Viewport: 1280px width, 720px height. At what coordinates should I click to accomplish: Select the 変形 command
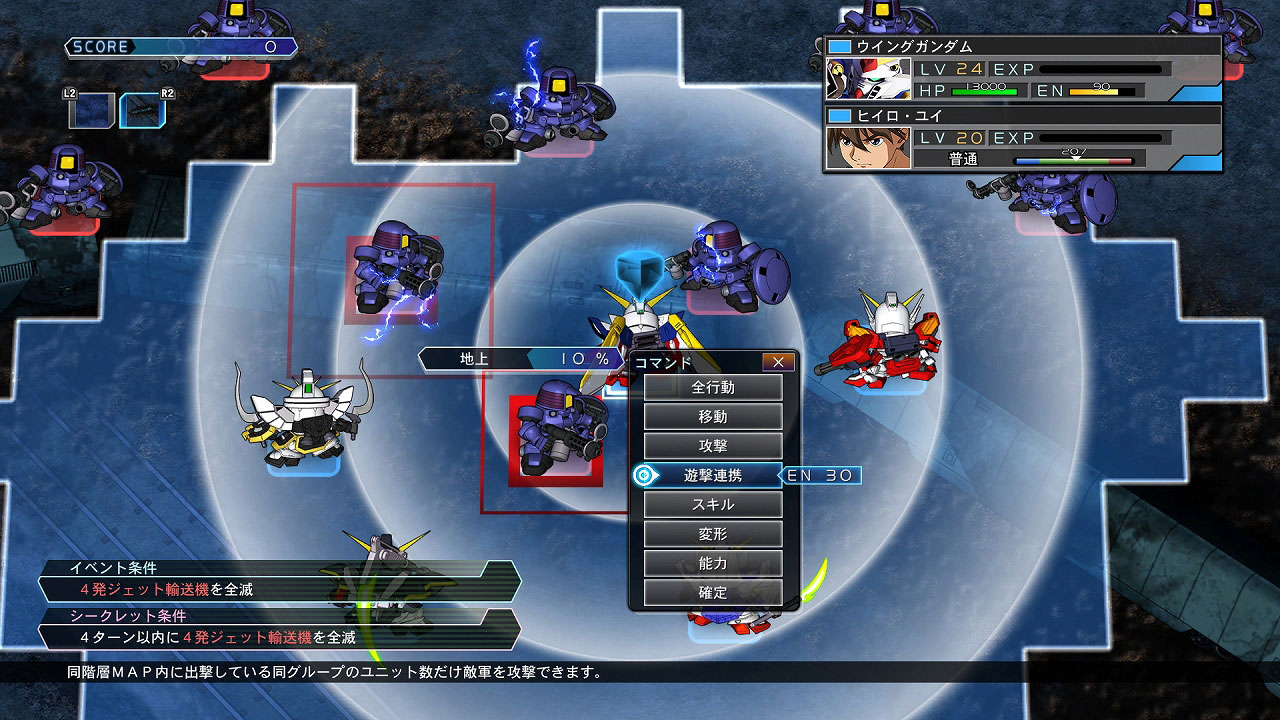tap(712, 535)
